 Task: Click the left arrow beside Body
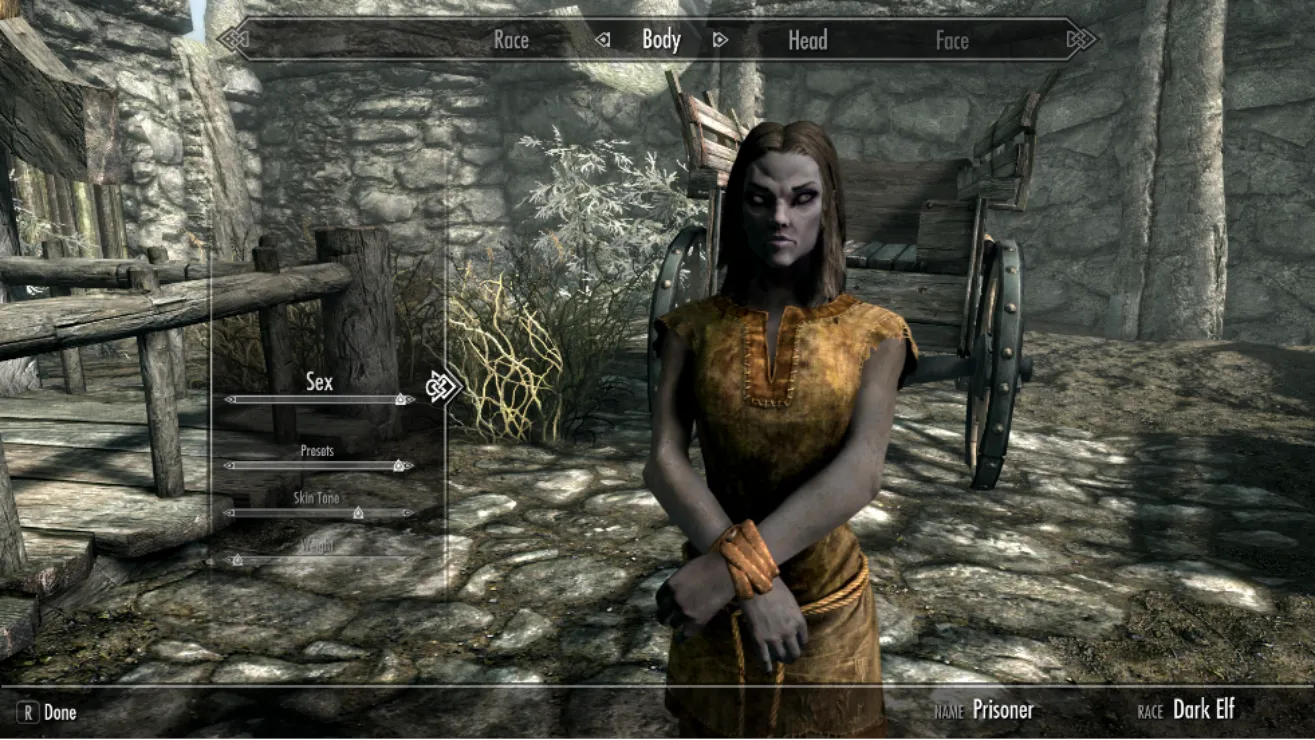[x=603, y=41]
